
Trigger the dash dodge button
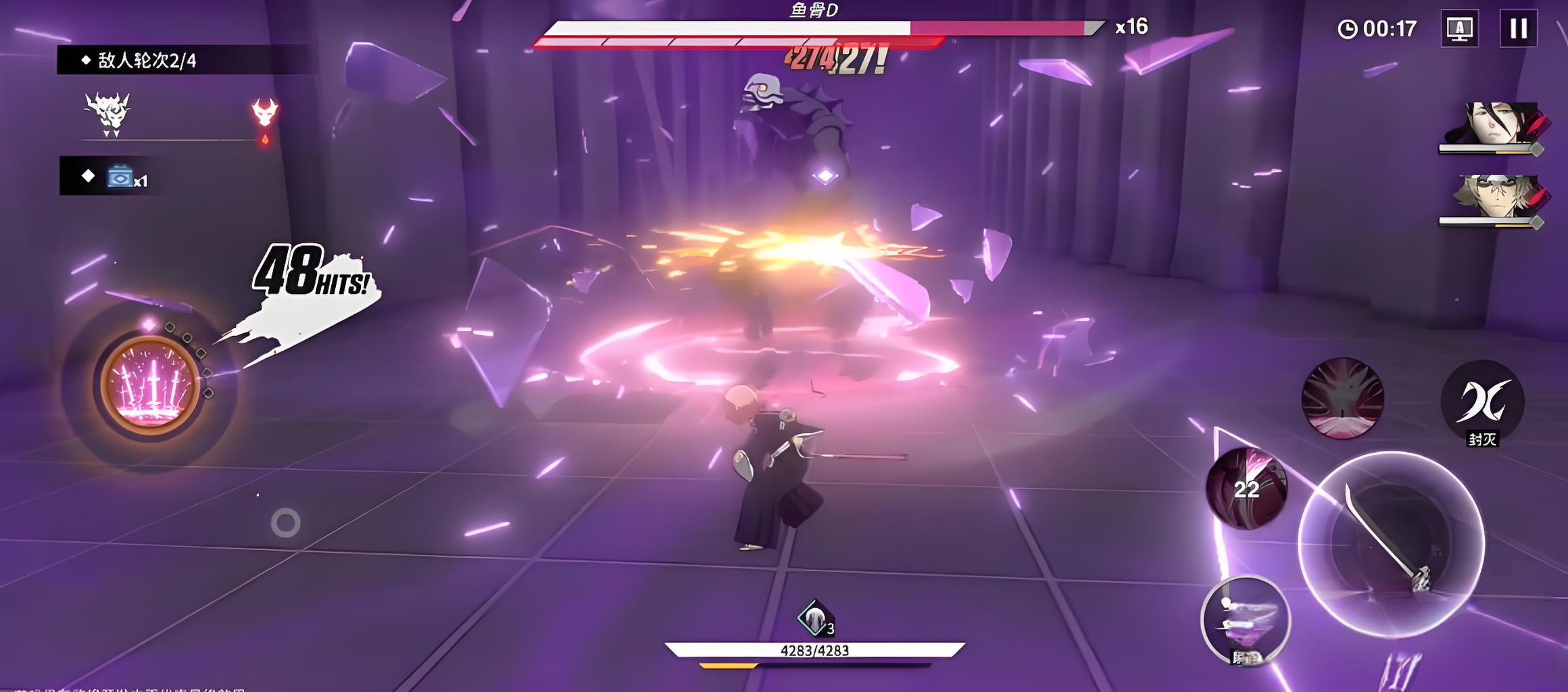[x=1246, y=620]
